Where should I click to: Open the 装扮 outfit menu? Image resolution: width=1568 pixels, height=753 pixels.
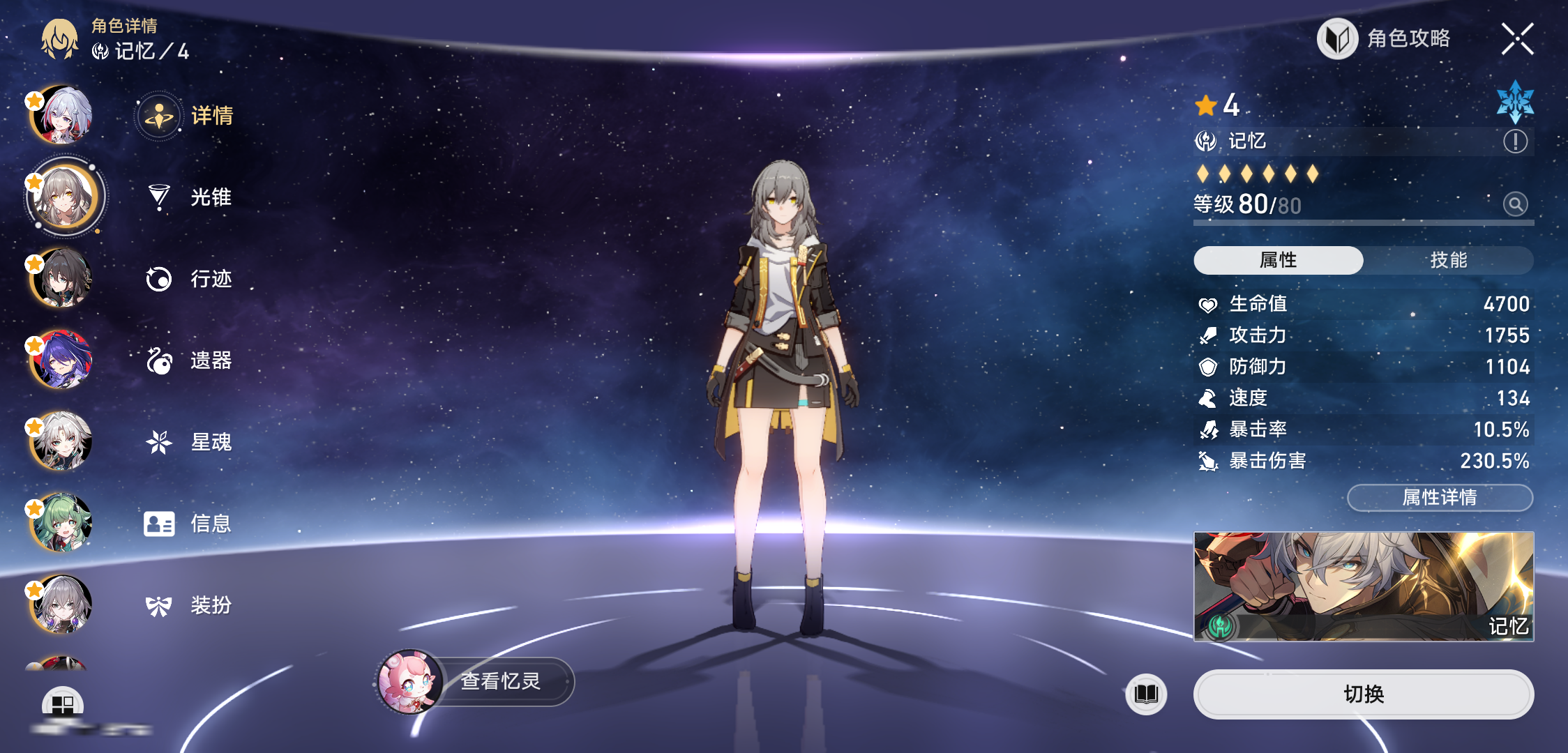click(x=188, y=605)
